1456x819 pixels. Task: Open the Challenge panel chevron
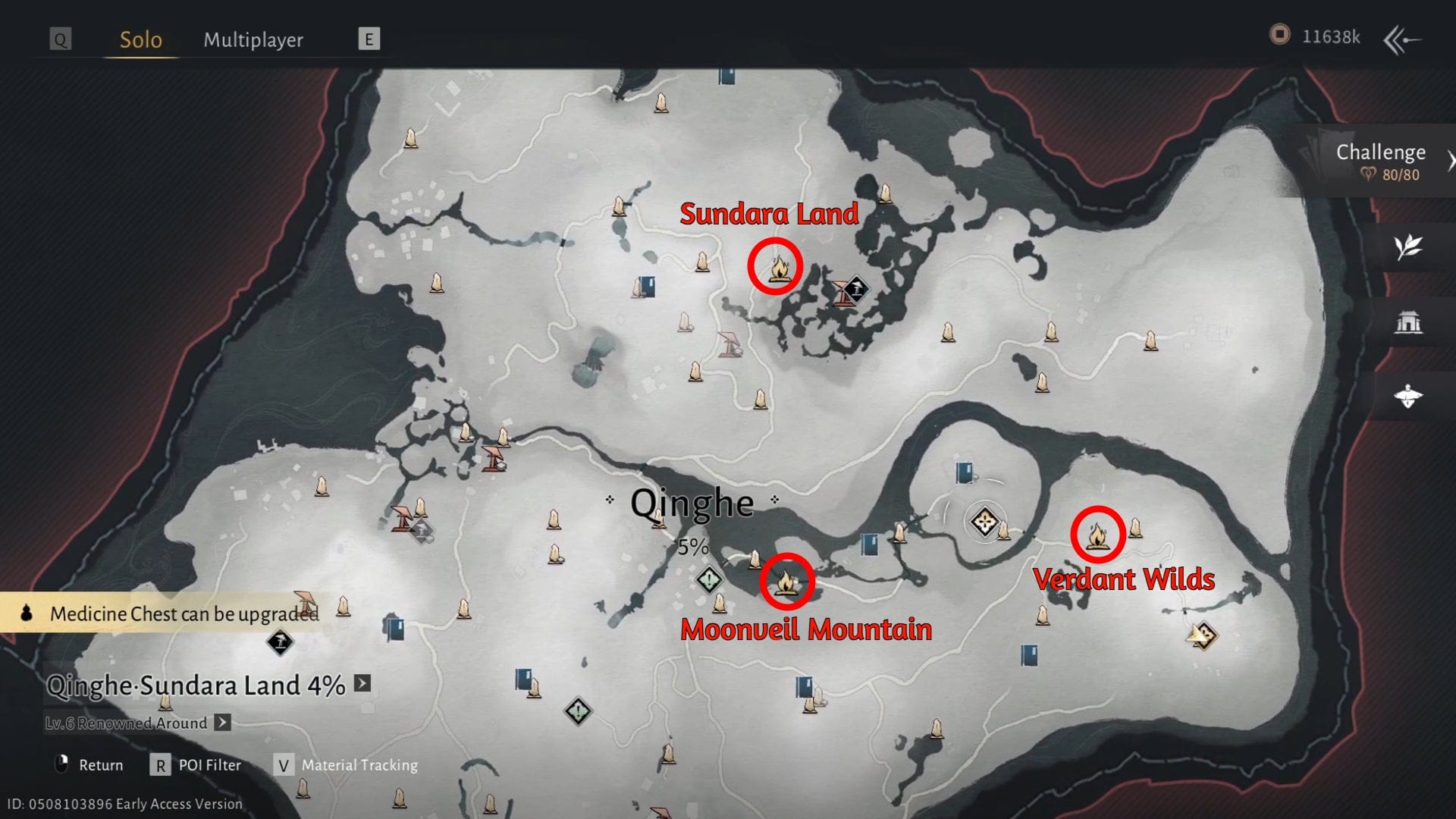click(1451, 159)
